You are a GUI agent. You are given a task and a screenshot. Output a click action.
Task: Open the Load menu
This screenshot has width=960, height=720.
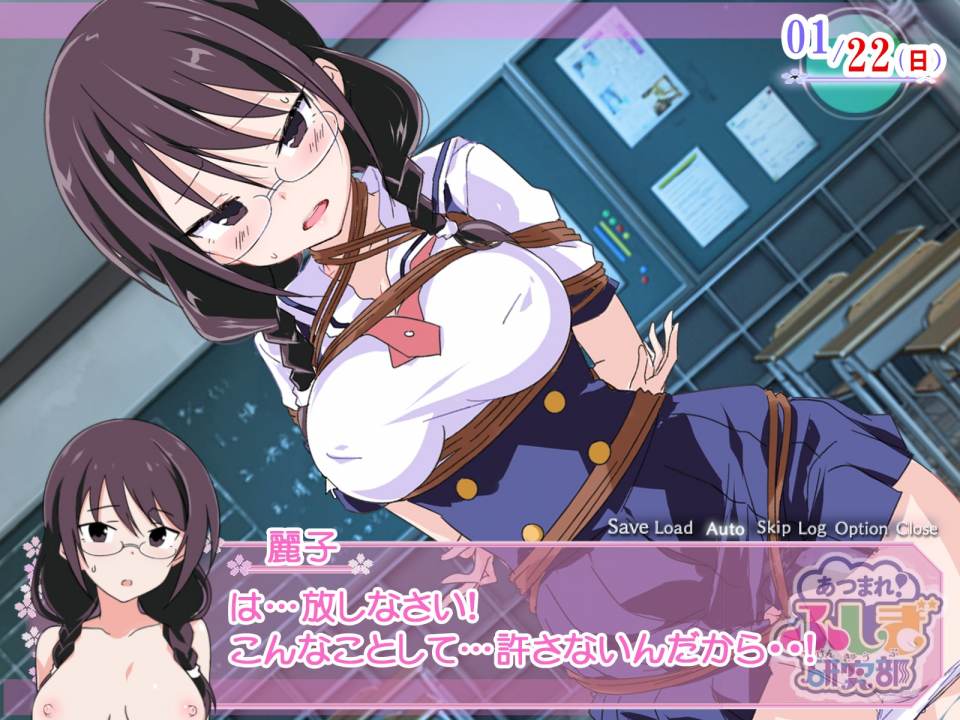coord(673,528)
